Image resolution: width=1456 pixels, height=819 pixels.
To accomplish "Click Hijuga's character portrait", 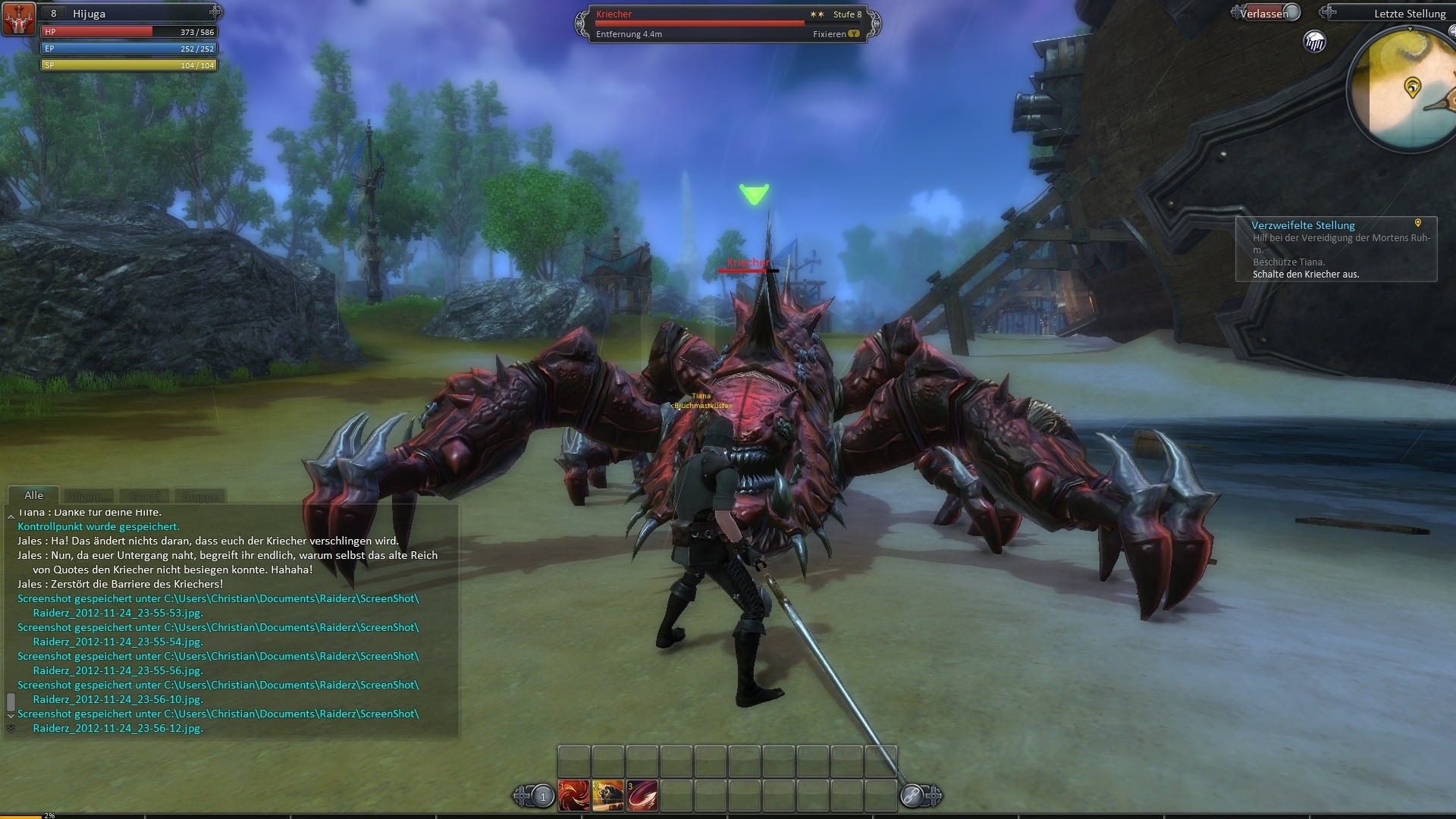I will coord(18,18).
